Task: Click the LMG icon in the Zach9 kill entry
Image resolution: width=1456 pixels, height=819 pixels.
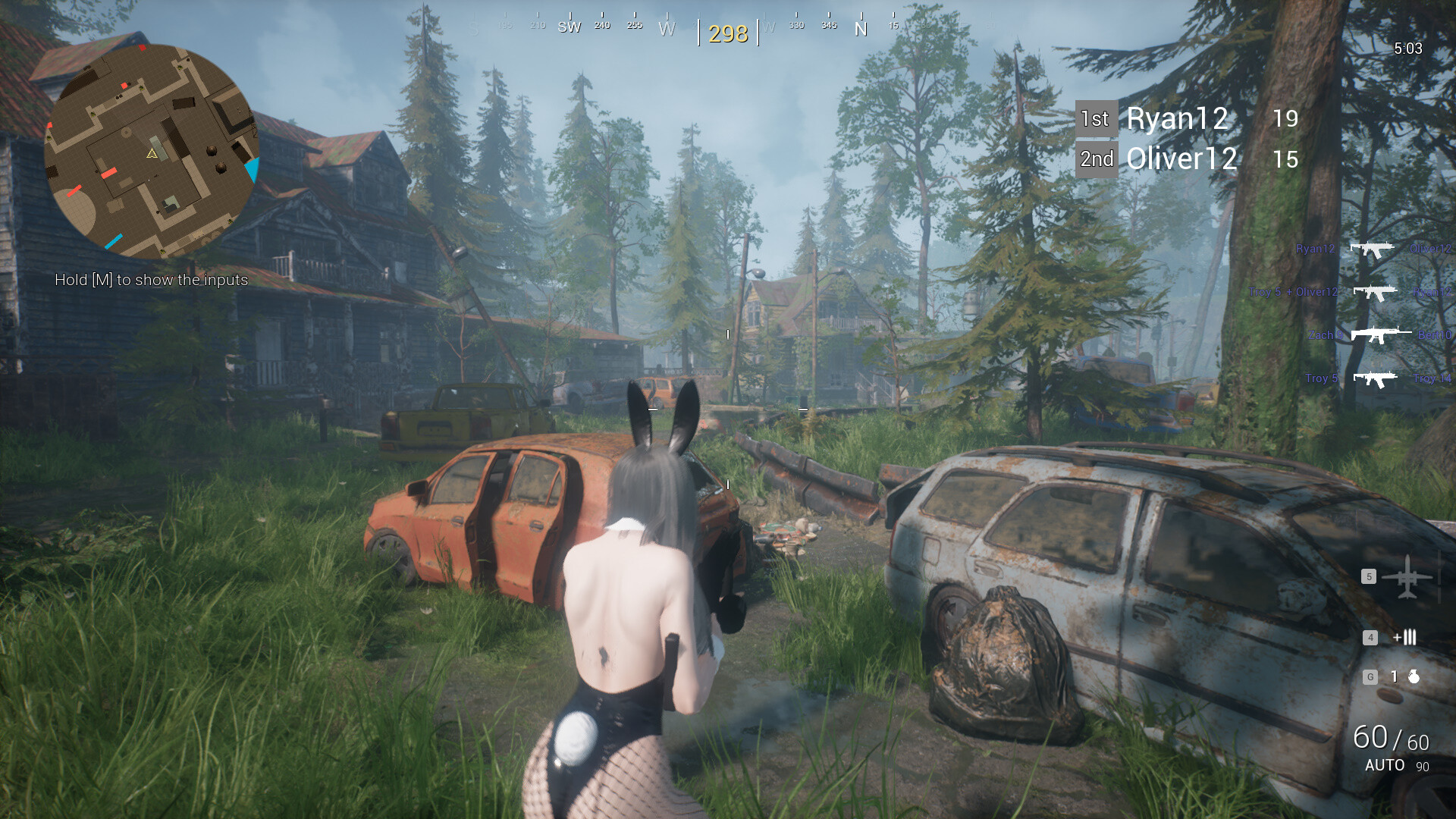Action: point(1382,335)
